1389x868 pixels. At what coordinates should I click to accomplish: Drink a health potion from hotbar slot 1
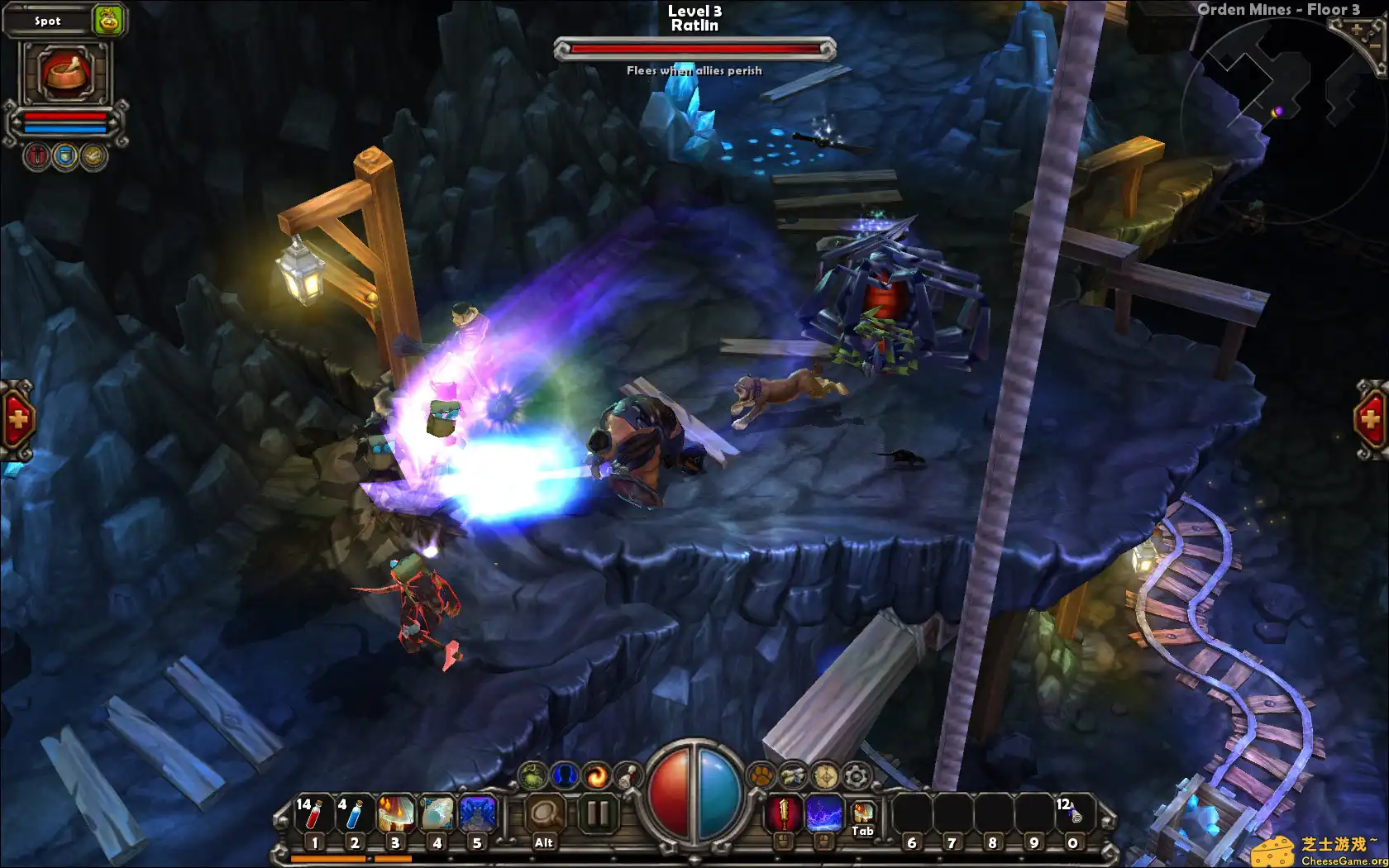pyautogui.click(x=314, y=813)
